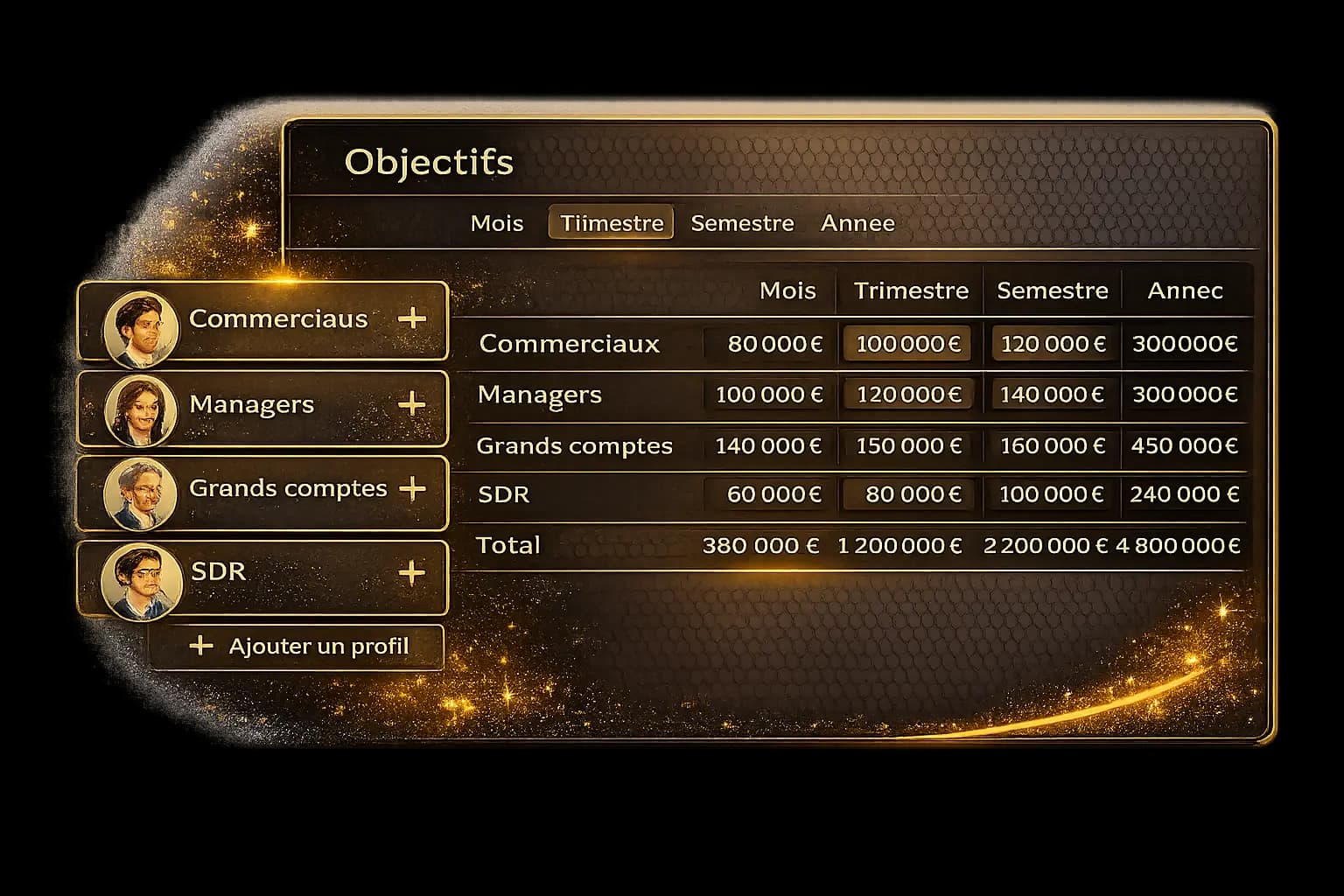Click the Grands comptes row label
The image size is (1344, 896).
pyautogui.click(x=574, y=446)
